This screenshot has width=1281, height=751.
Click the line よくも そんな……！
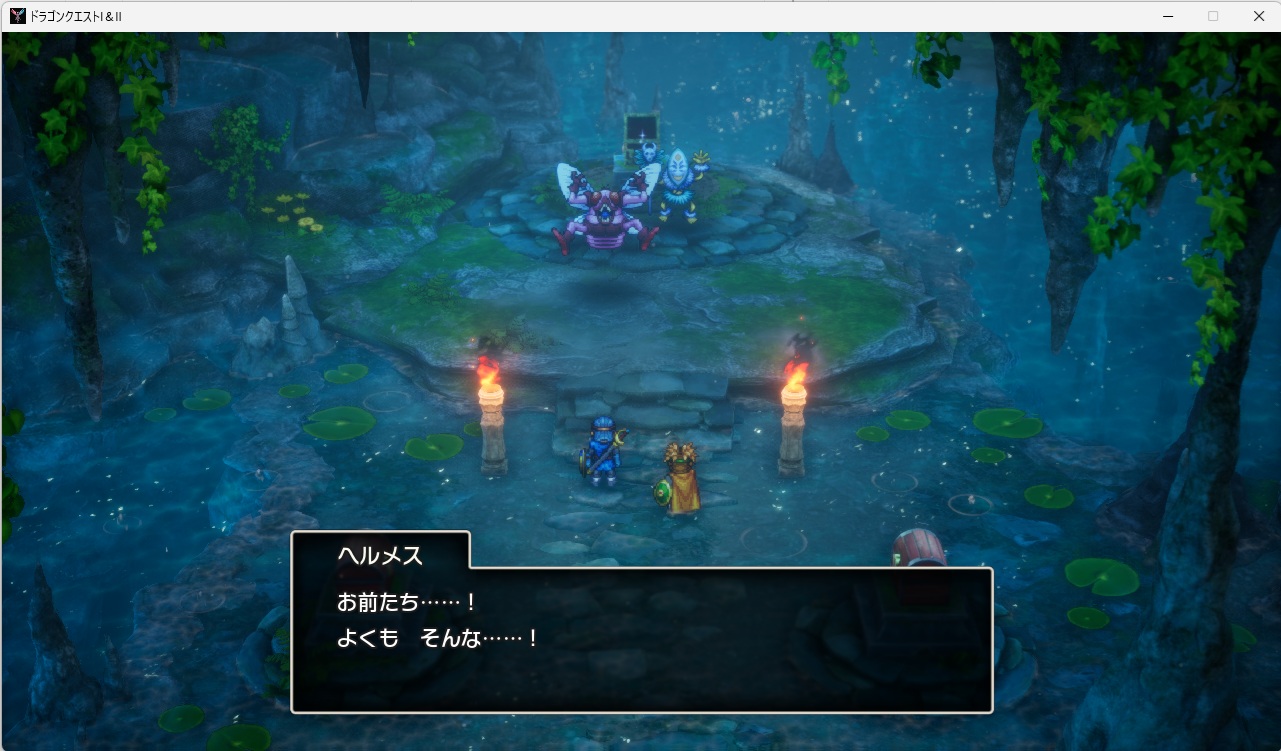click(438, 636)
